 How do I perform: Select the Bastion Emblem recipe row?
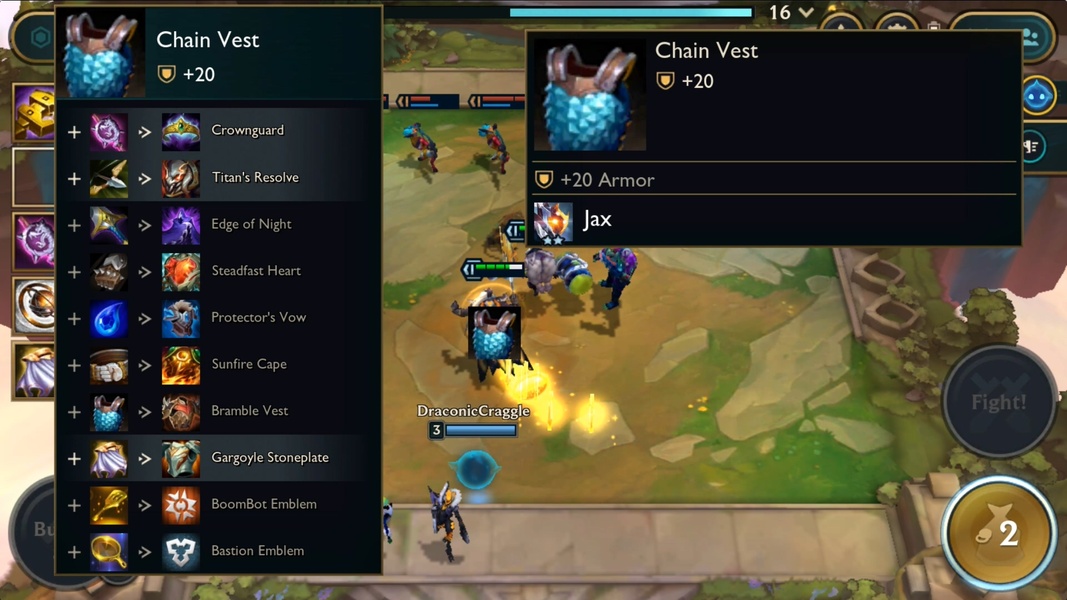coord(220,551)
